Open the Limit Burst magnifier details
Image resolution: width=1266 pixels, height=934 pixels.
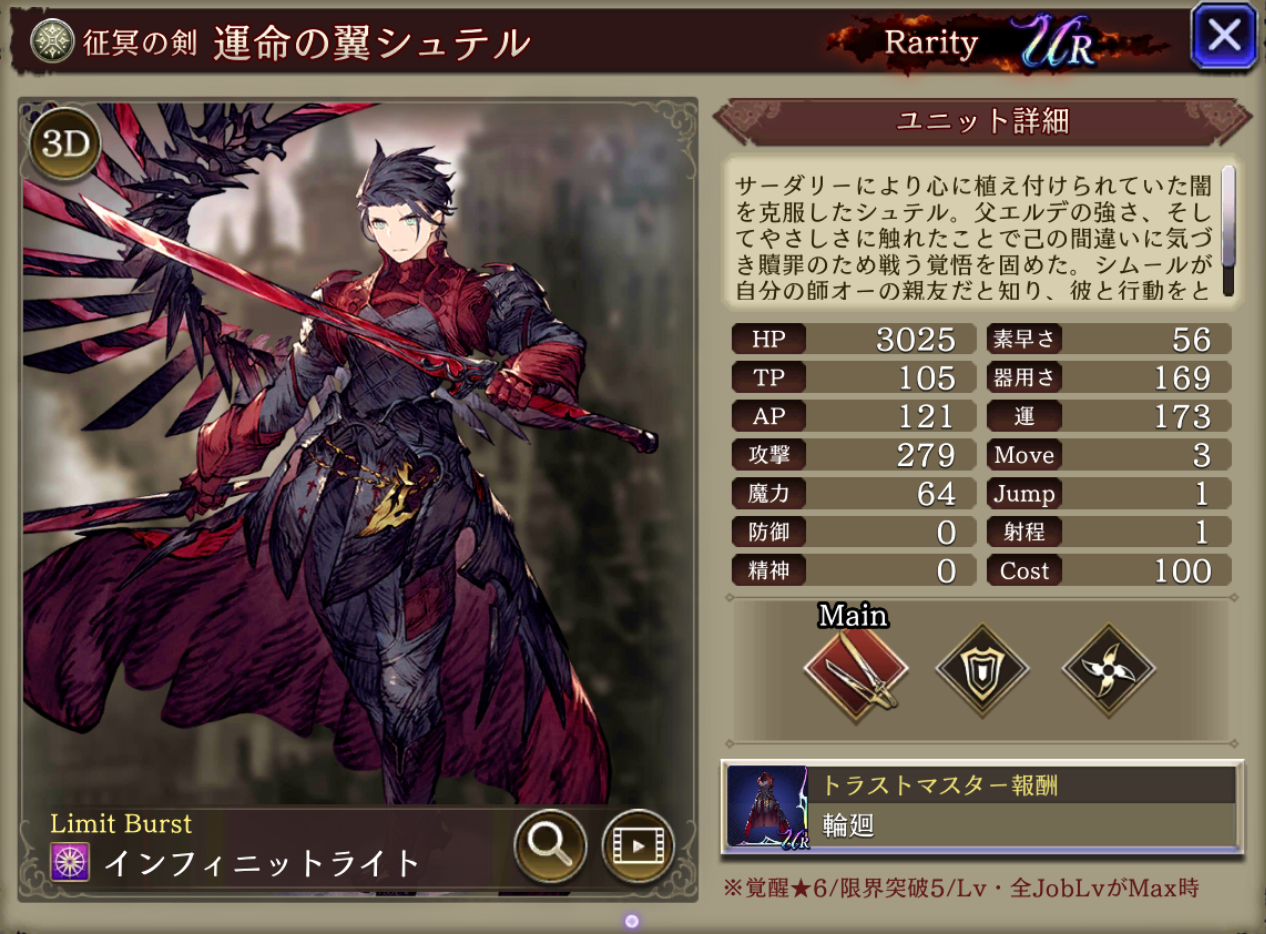[x=549, y=846]
